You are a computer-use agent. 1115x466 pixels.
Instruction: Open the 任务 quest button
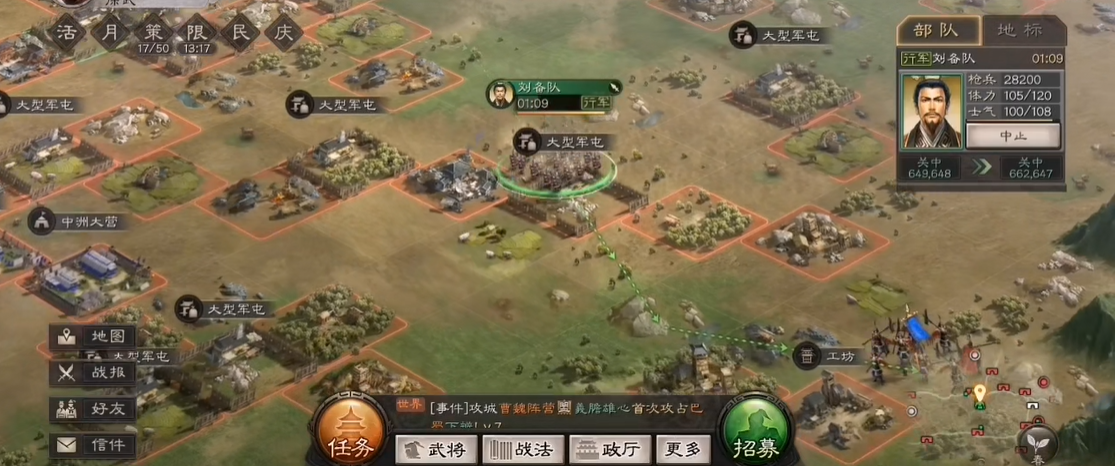tap(350, 436)
